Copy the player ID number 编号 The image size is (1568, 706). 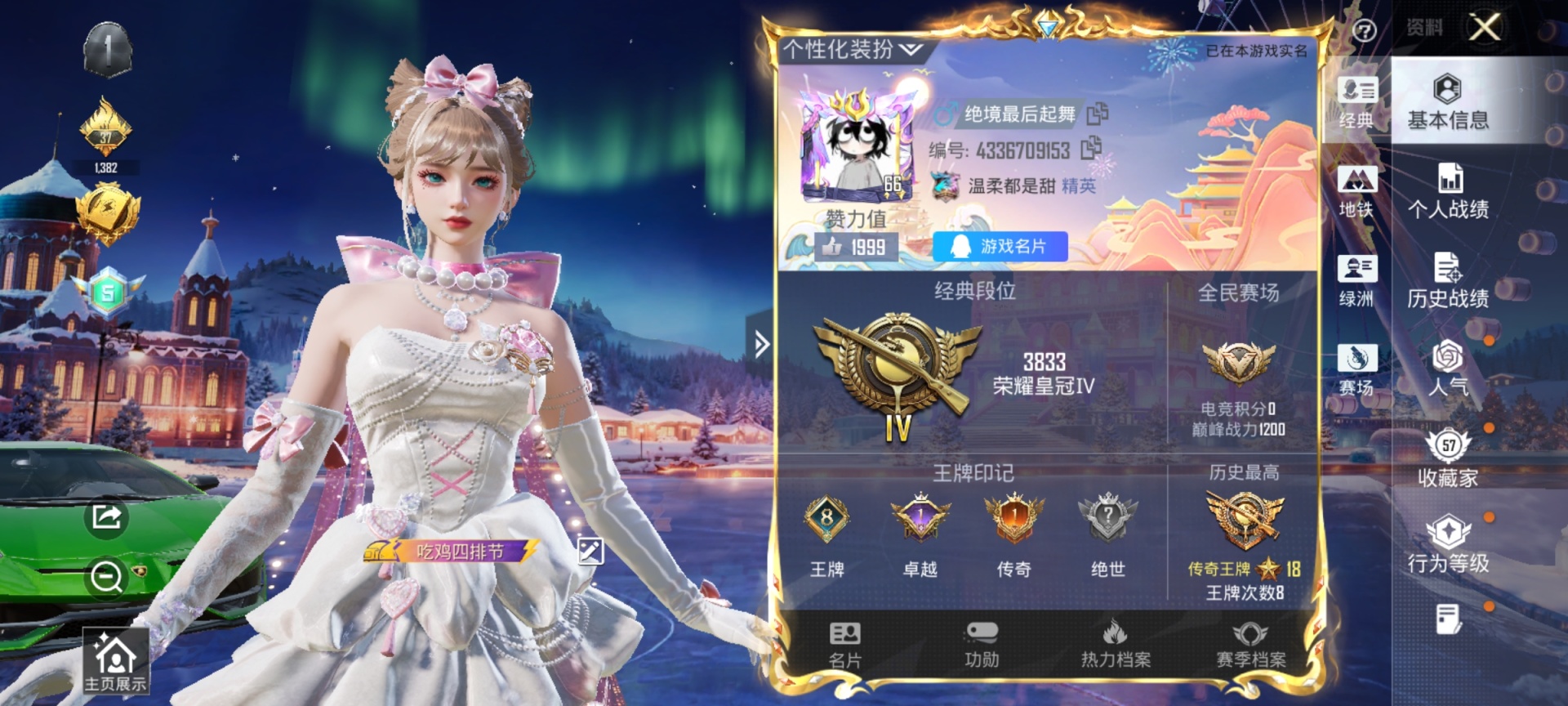click(1091, 149)
